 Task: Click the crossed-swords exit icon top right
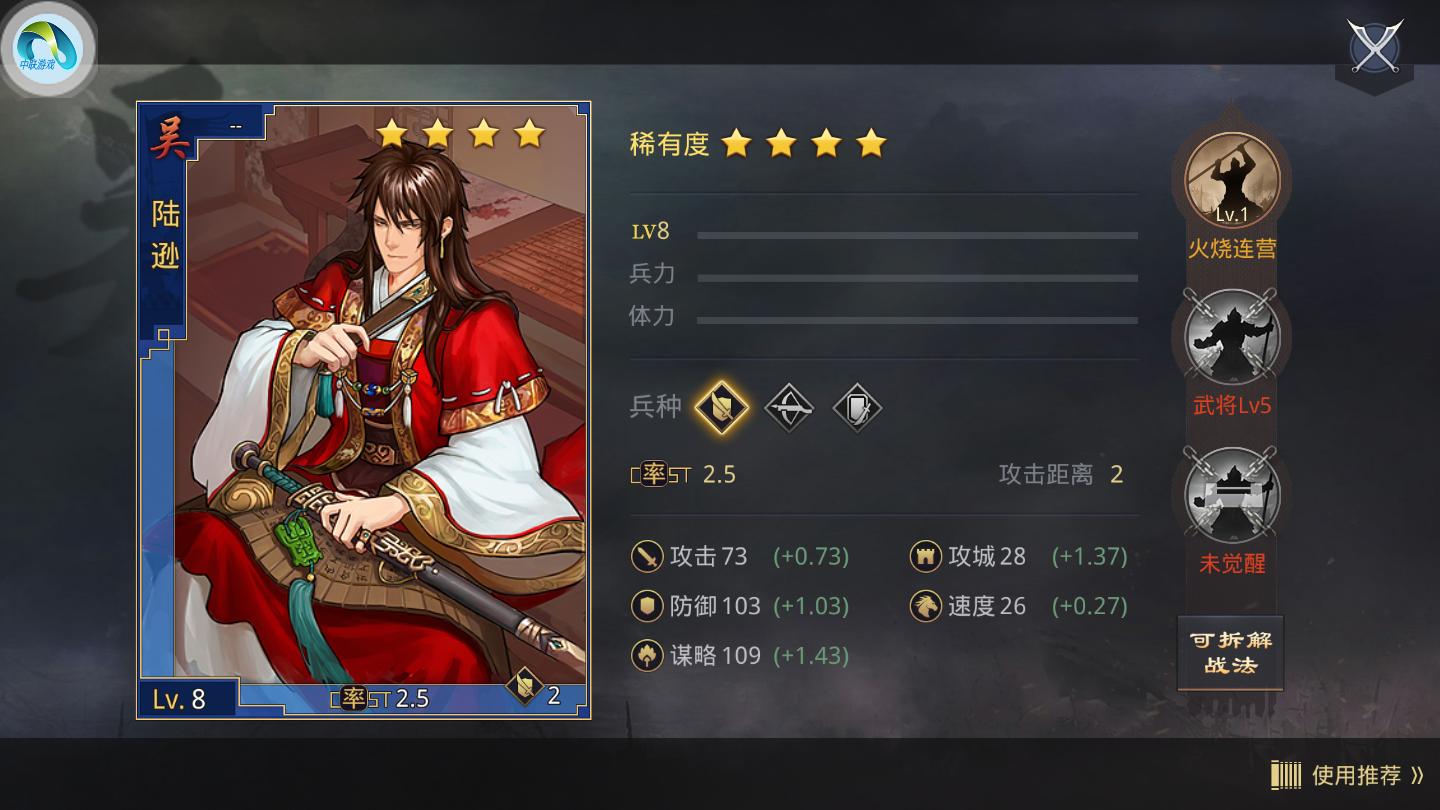(1376, 48)
